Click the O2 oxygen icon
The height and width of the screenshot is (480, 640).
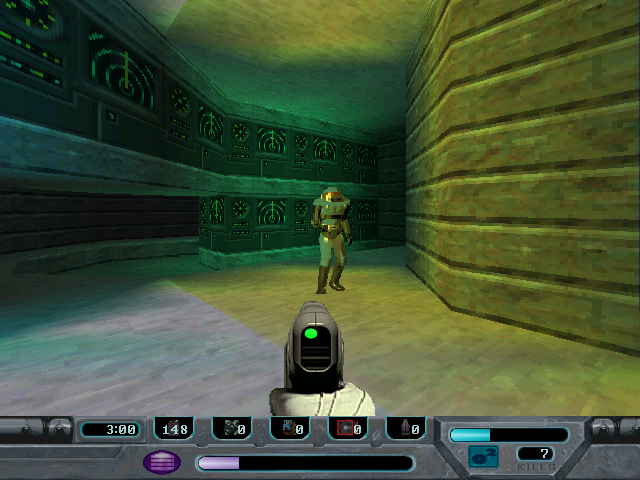click(483, 457)
